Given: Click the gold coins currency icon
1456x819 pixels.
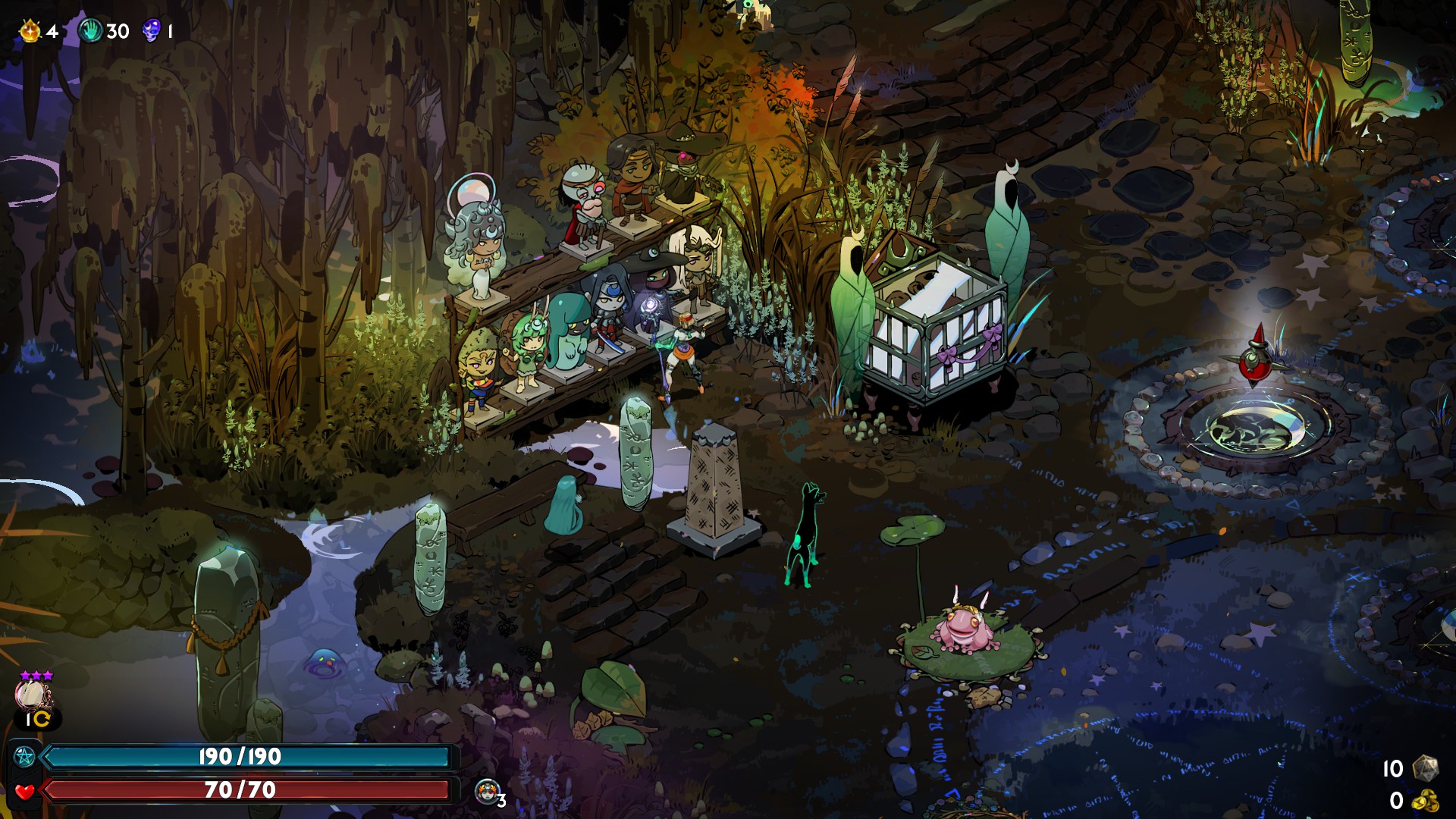Looking at the screenshot, I should click(x=1425, y=801).
